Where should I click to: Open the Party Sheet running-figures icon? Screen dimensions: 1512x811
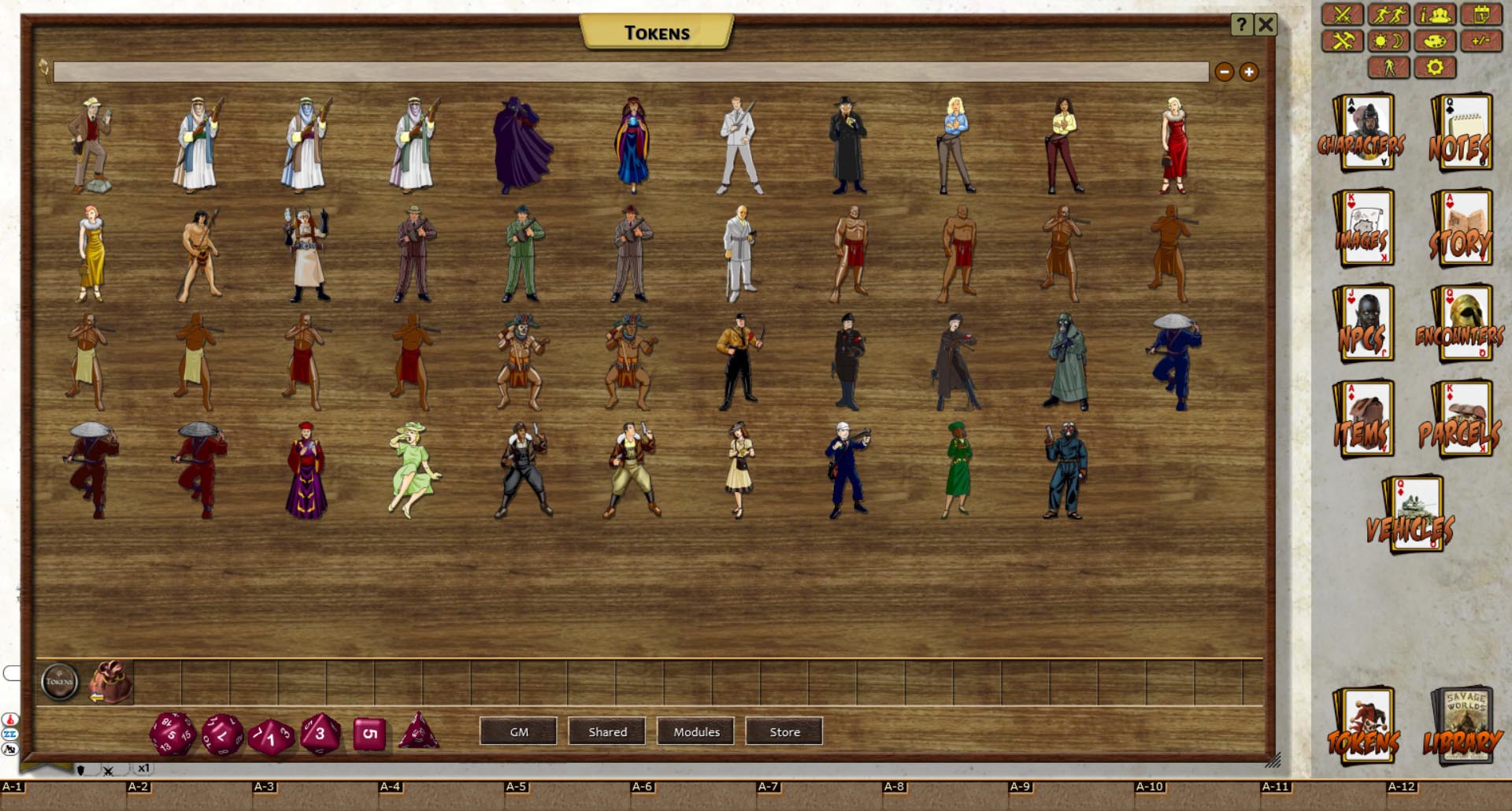(1392, 13)
